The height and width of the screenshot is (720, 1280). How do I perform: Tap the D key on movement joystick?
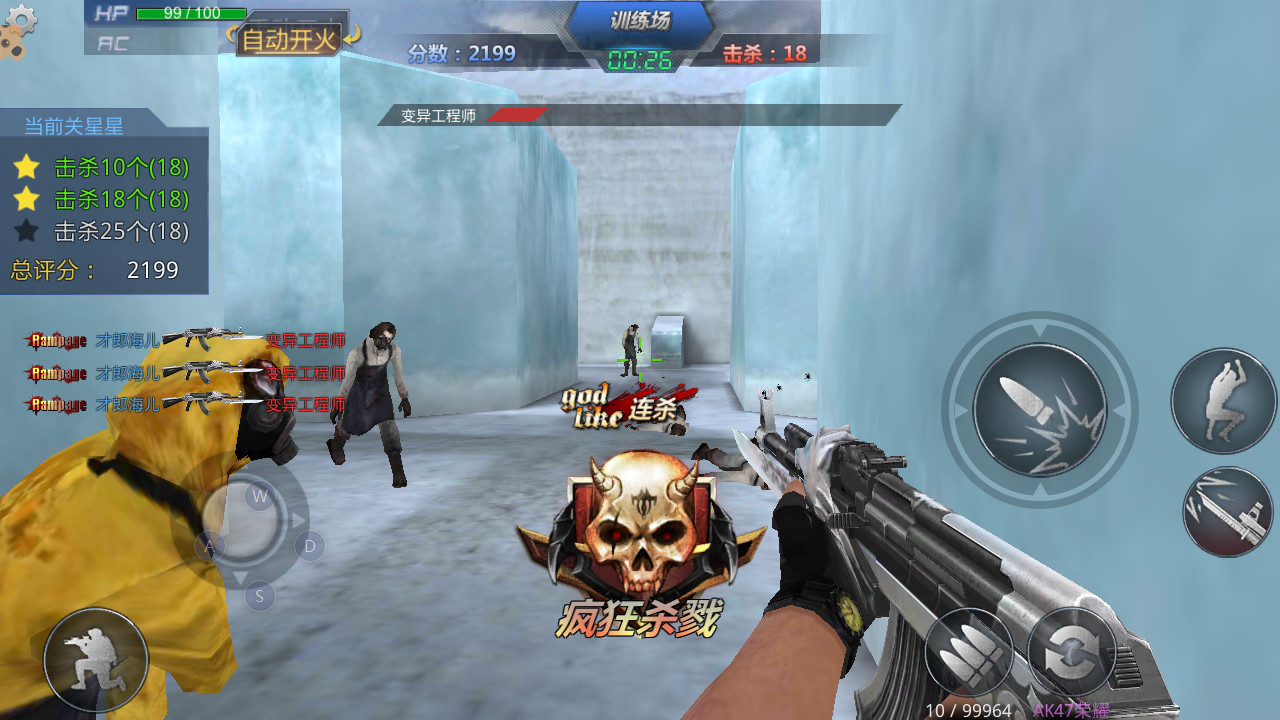310,546
